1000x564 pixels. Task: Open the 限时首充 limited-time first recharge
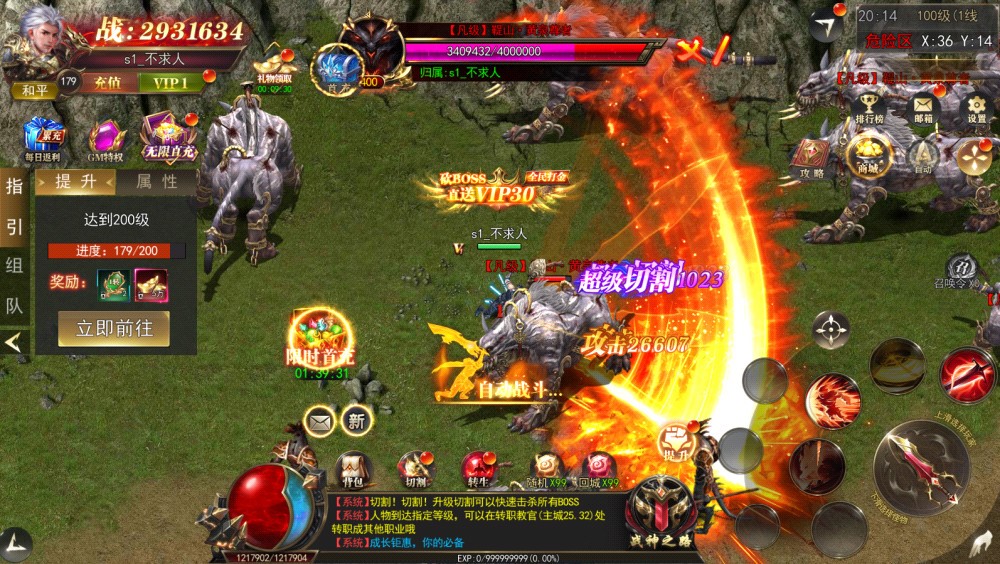(321, 336)
